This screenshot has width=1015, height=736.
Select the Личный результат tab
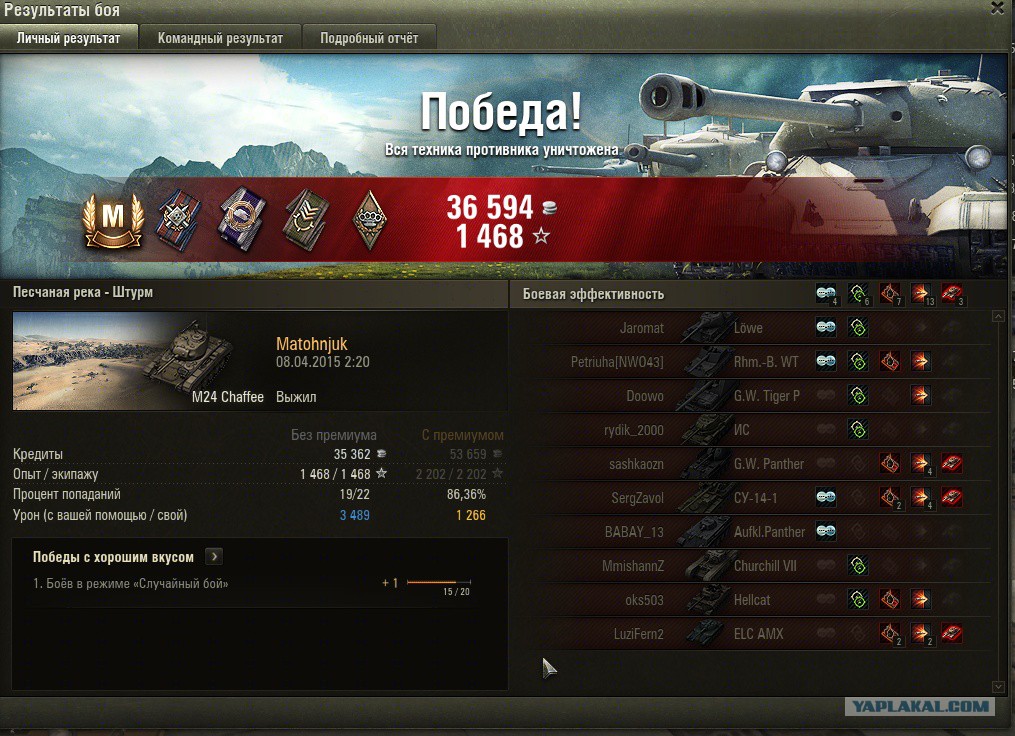click(x=69, y=38)
